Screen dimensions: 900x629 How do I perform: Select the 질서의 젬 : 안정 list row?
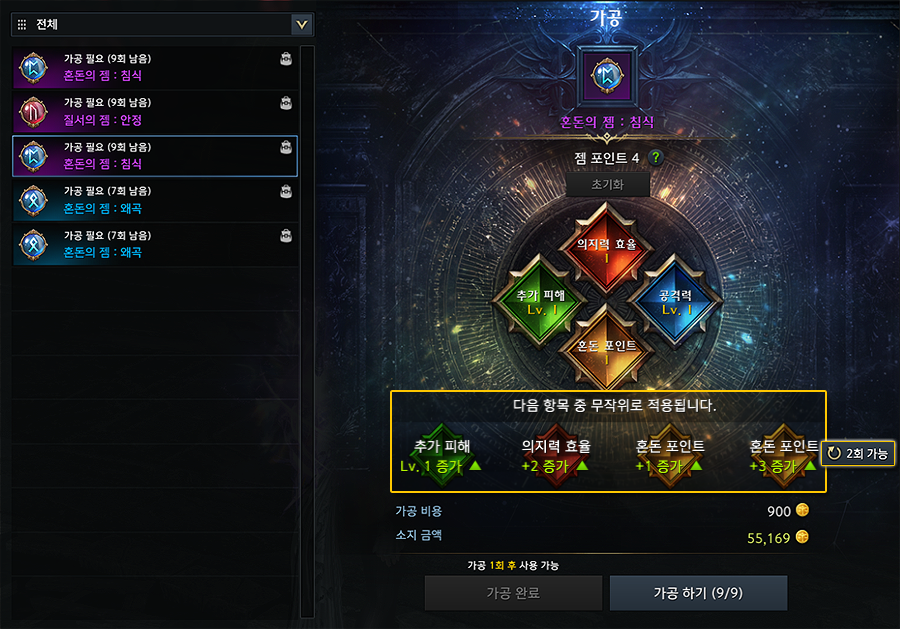pos(155,110)
